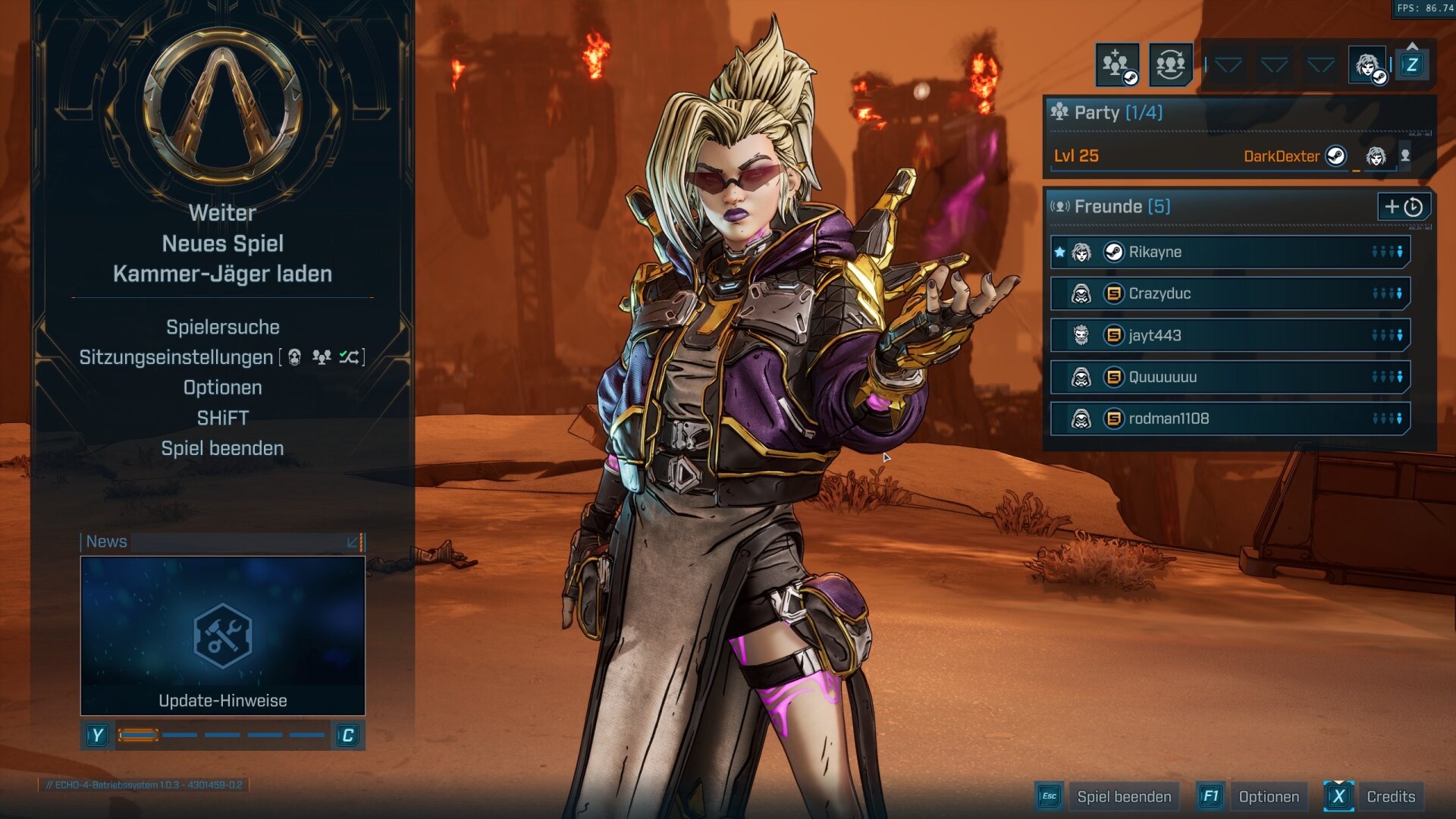The width and height of the screenshot is (1456, 819).
Task: Open the Spielersuche matchmaking entry
Action: (222, 327)
